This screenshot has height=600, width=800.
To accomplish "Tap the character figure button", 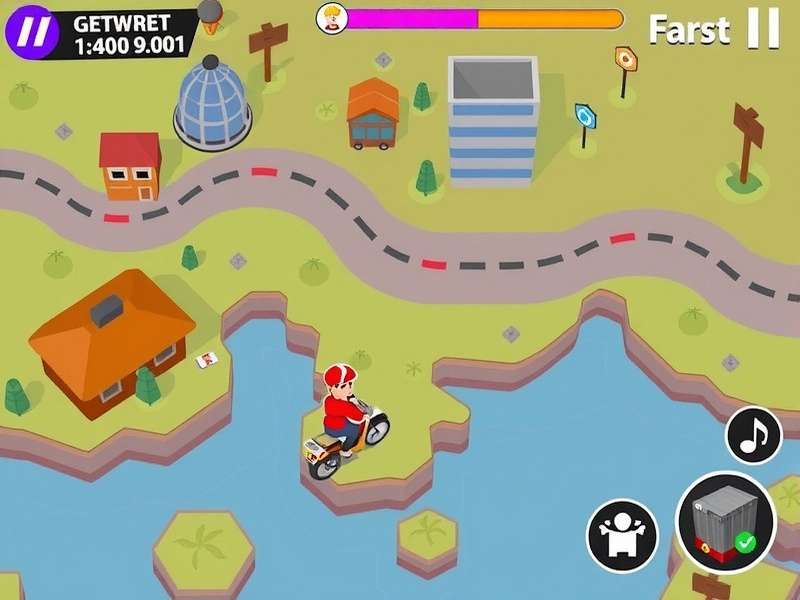I will pyautogui.click(x=621, y=530).
